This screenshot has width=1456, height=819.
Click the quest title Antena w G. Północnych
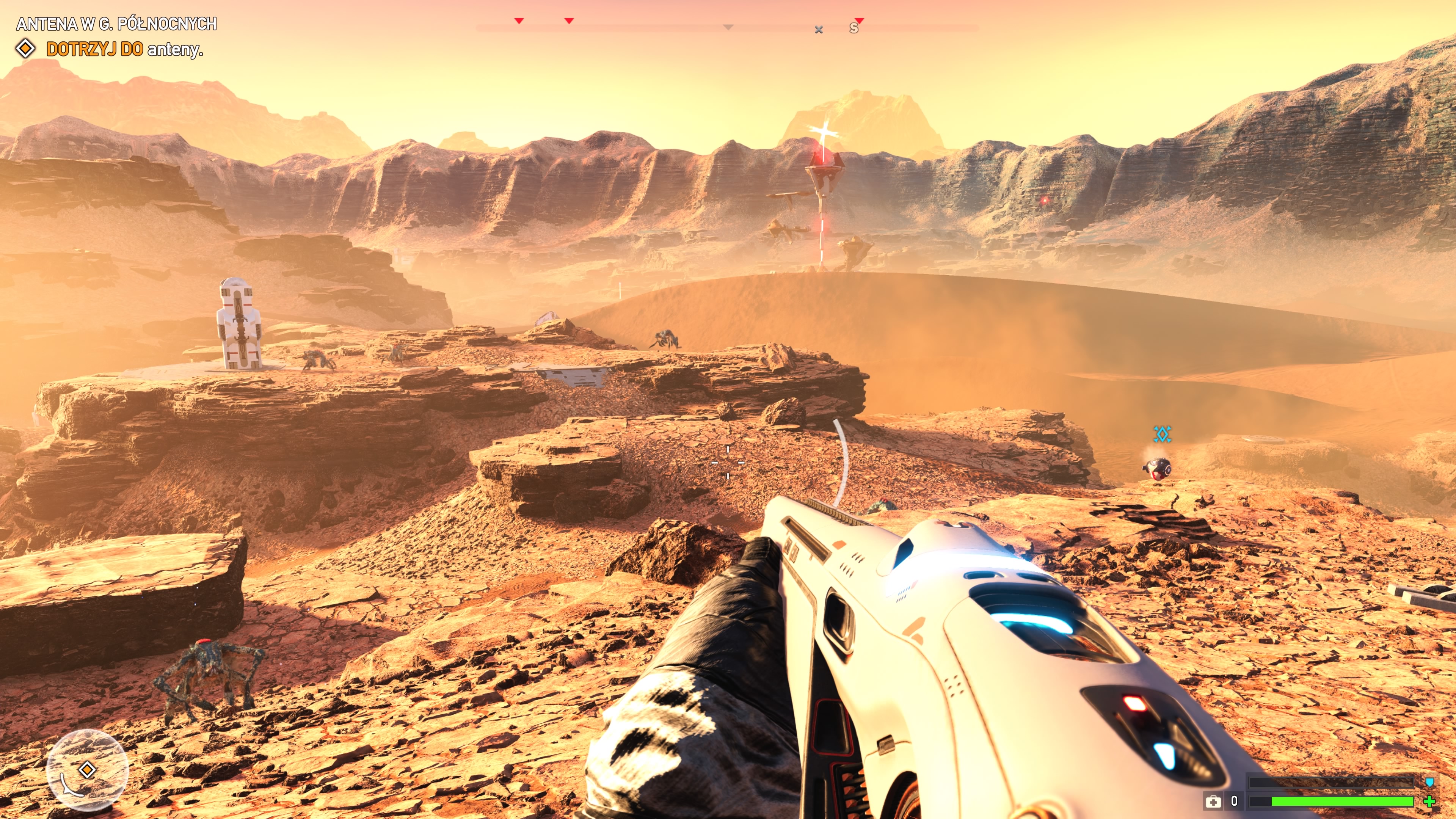click(x=116, y=24)
